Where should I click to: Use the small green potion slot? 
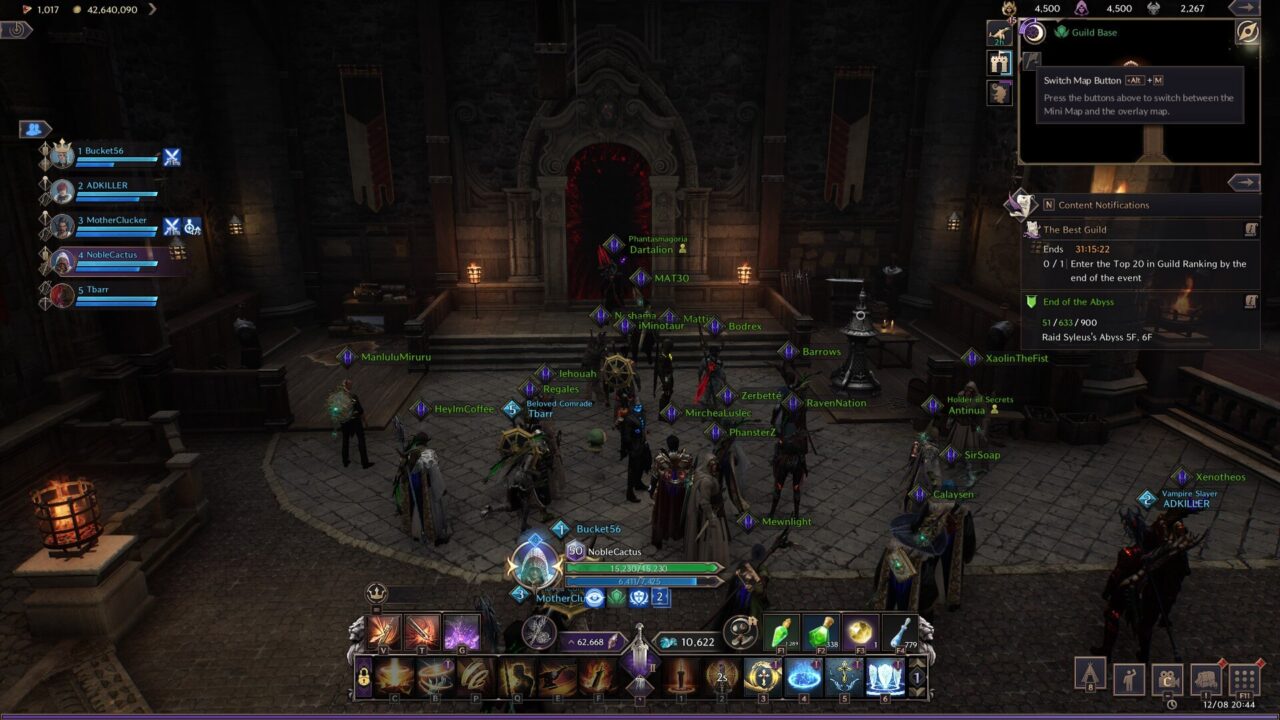782,632
